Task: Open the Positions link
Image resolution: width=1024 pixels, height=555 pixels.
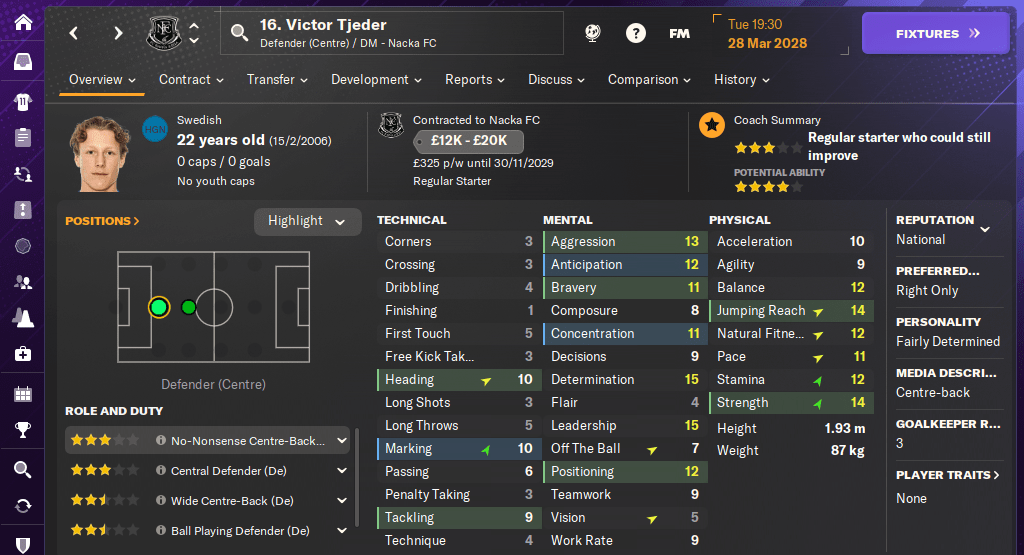Action: pyautogui.click(x=102, y=221)
